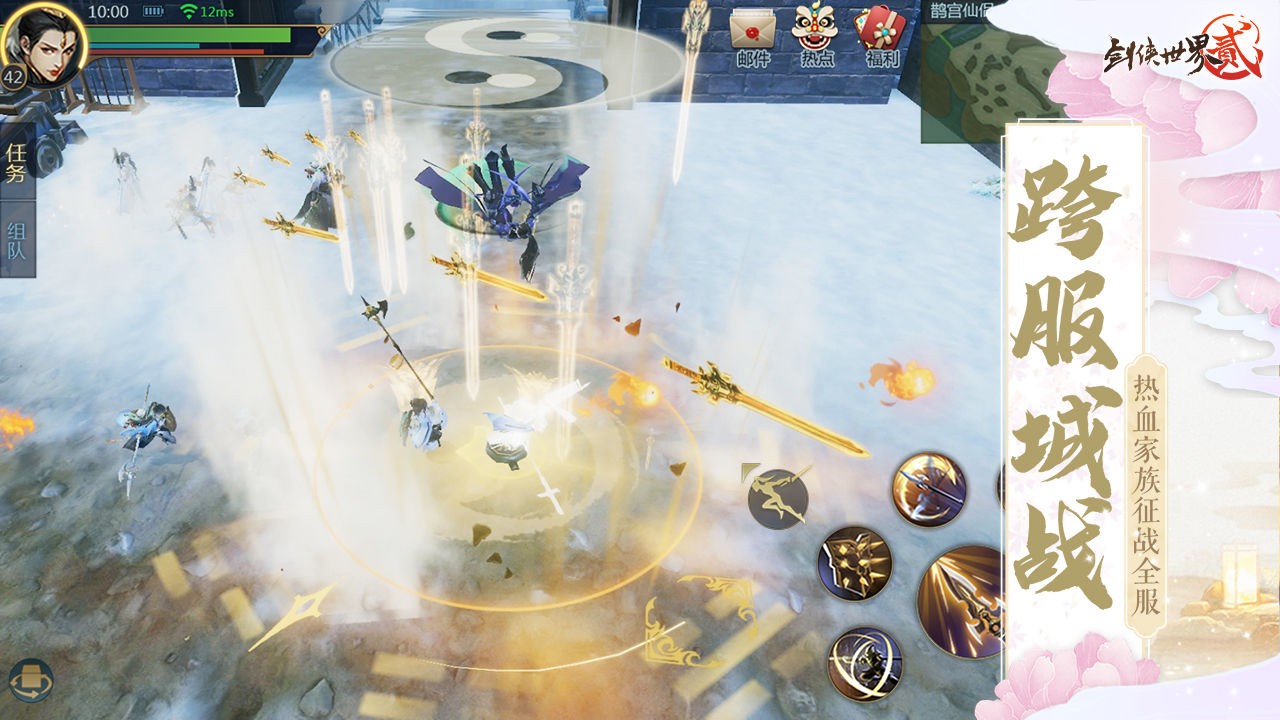This screenshot has width=1280, height=720.
Task: Cast the whirlwind warrior skill
Action: coord(865,663)
